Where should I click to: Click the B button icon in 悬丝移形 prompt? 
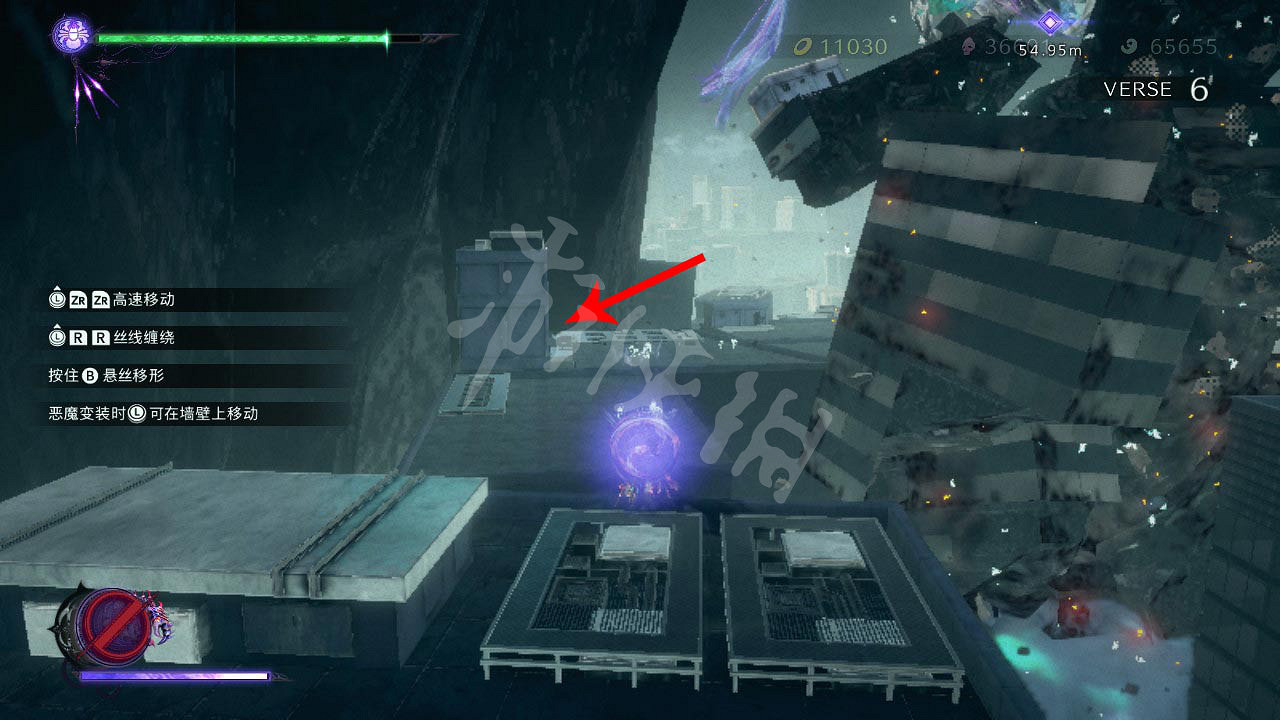click(x=90, y=375)
